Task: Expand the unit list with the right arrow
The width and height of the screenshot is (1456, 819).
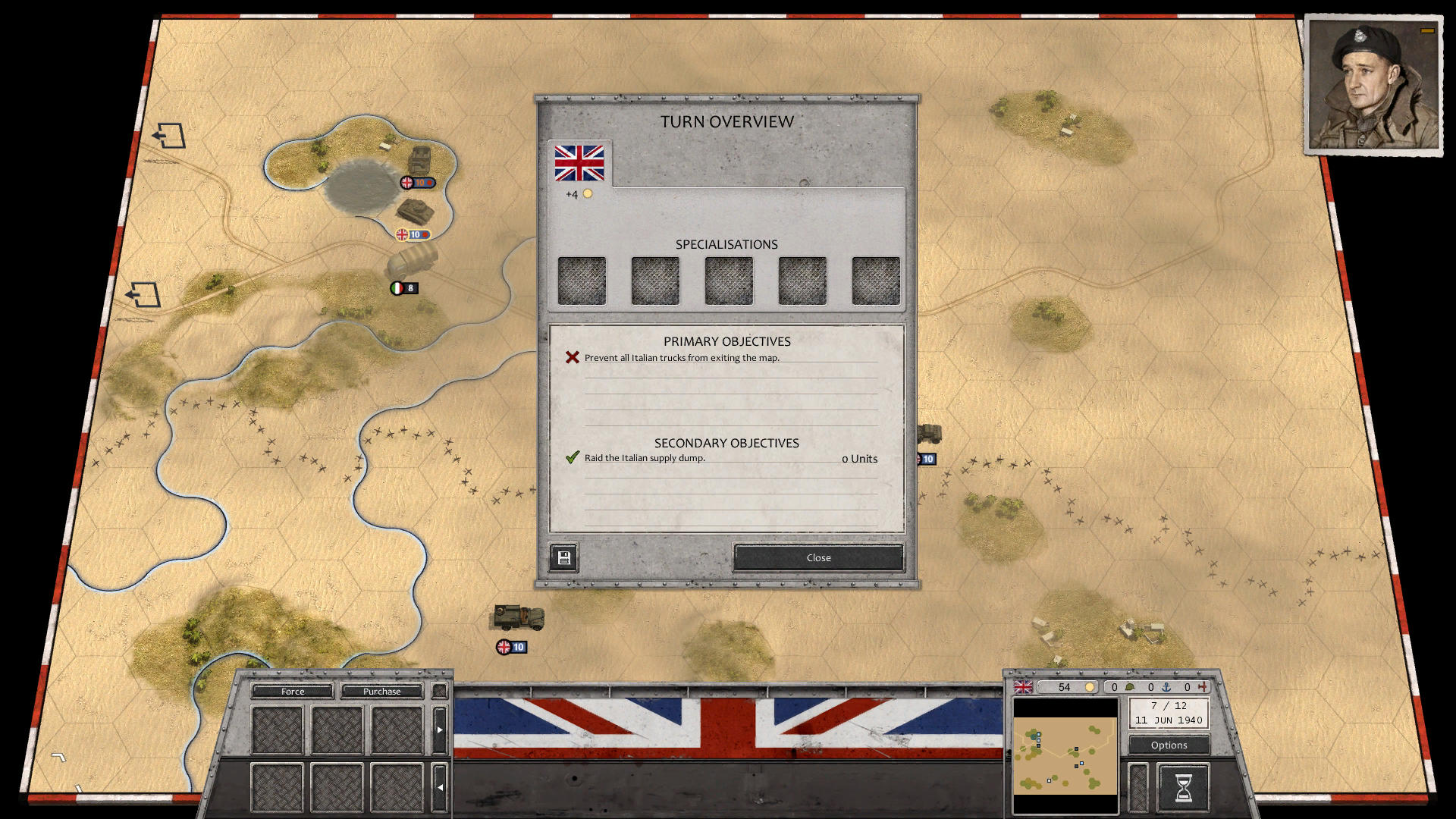Action: pyautogui.click(x=441, y=728)
